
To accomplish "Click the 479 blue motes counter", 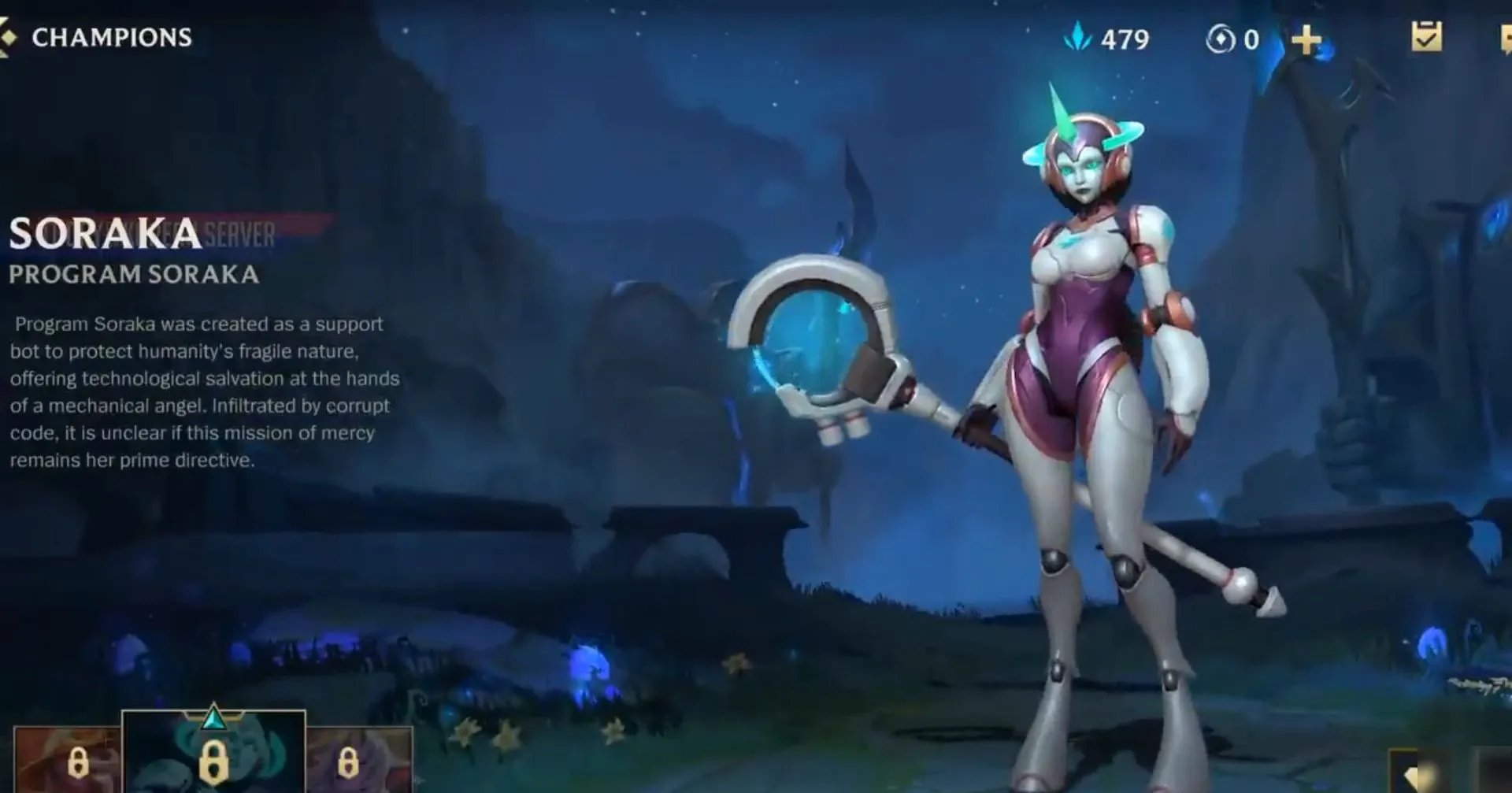I will (x=1124, y=36).
